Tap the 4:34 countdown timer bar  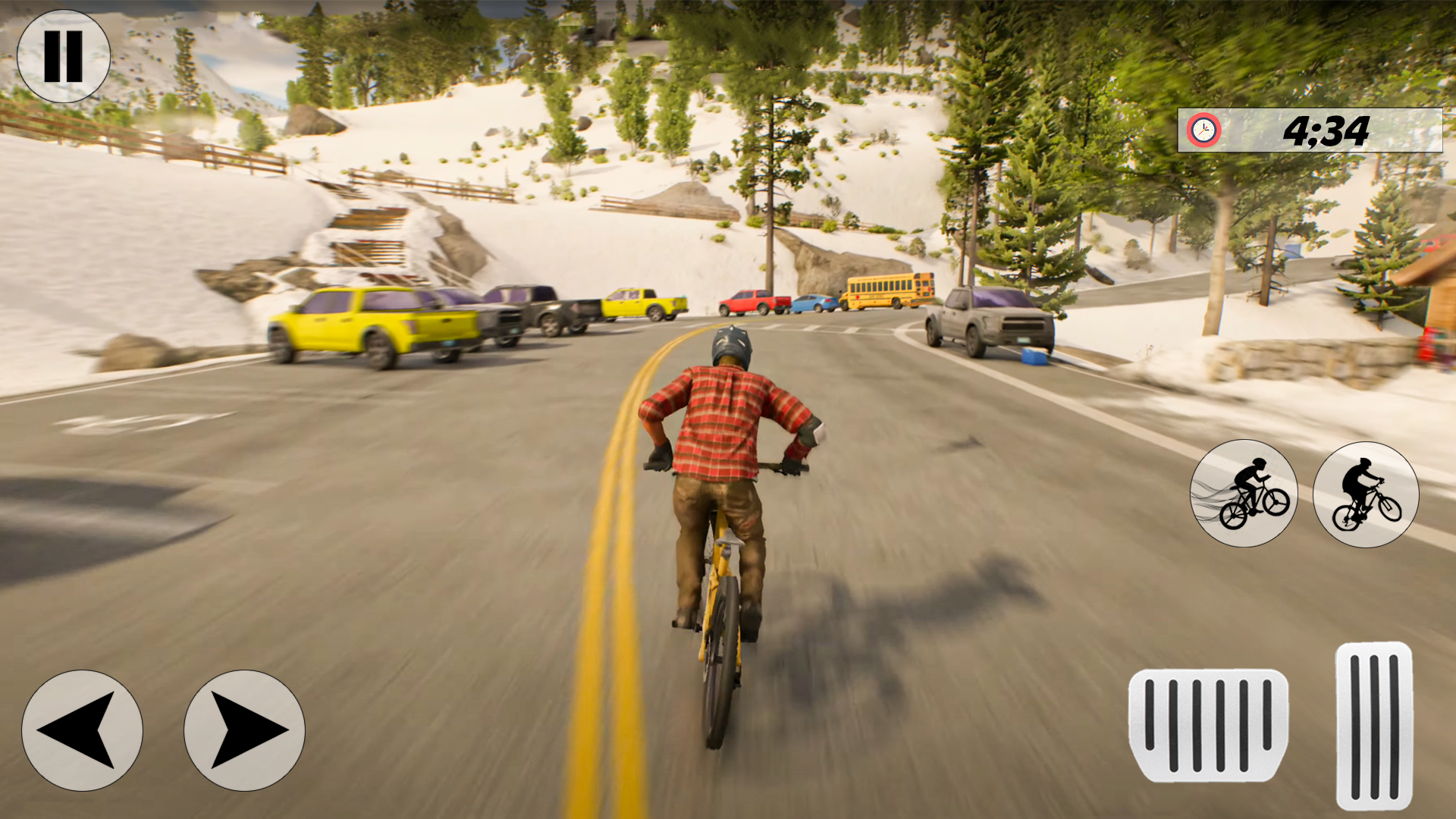point(1312,130)
